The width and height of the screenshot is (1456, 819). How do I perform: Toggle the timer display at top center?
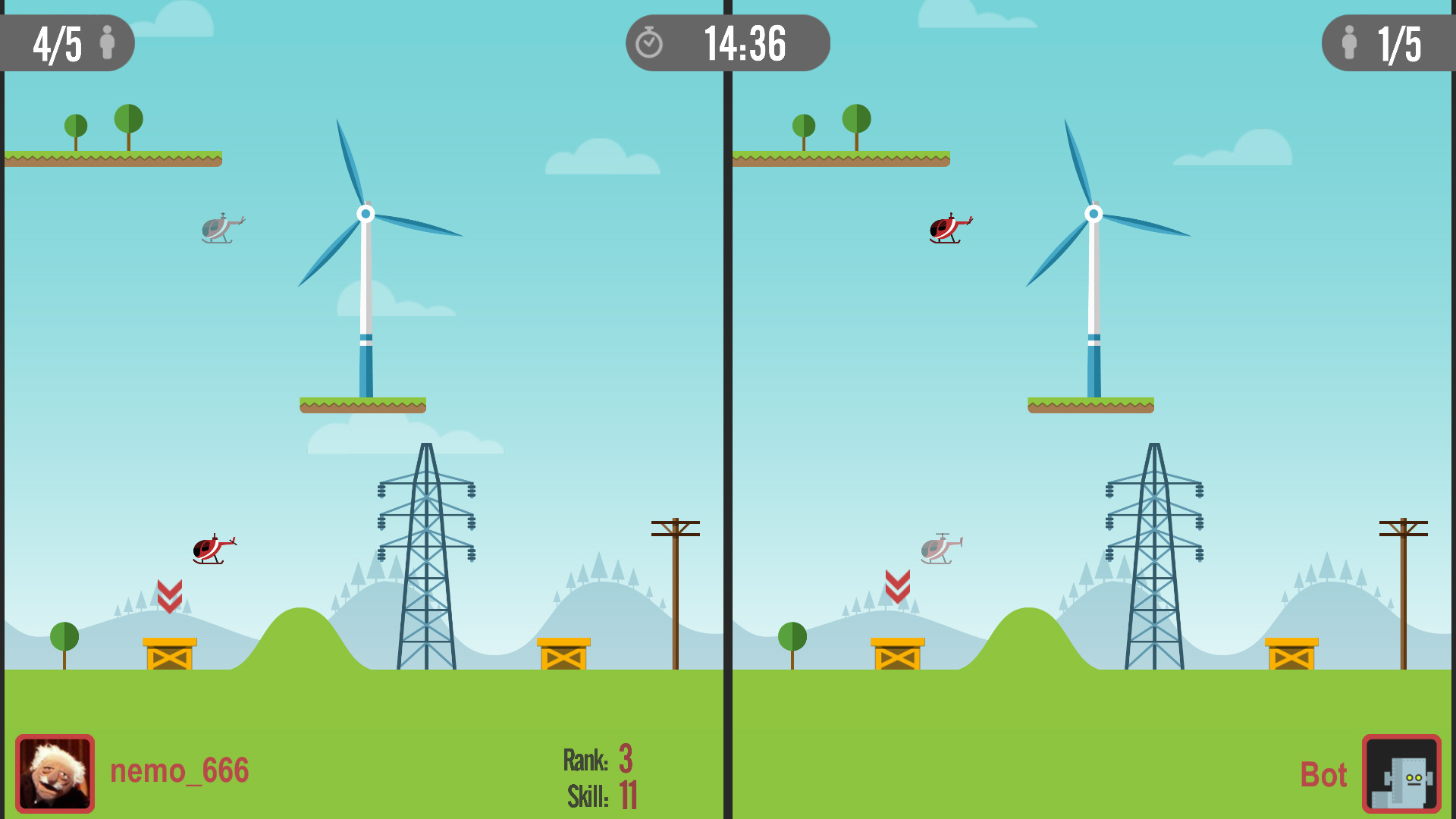pos(743,43)
